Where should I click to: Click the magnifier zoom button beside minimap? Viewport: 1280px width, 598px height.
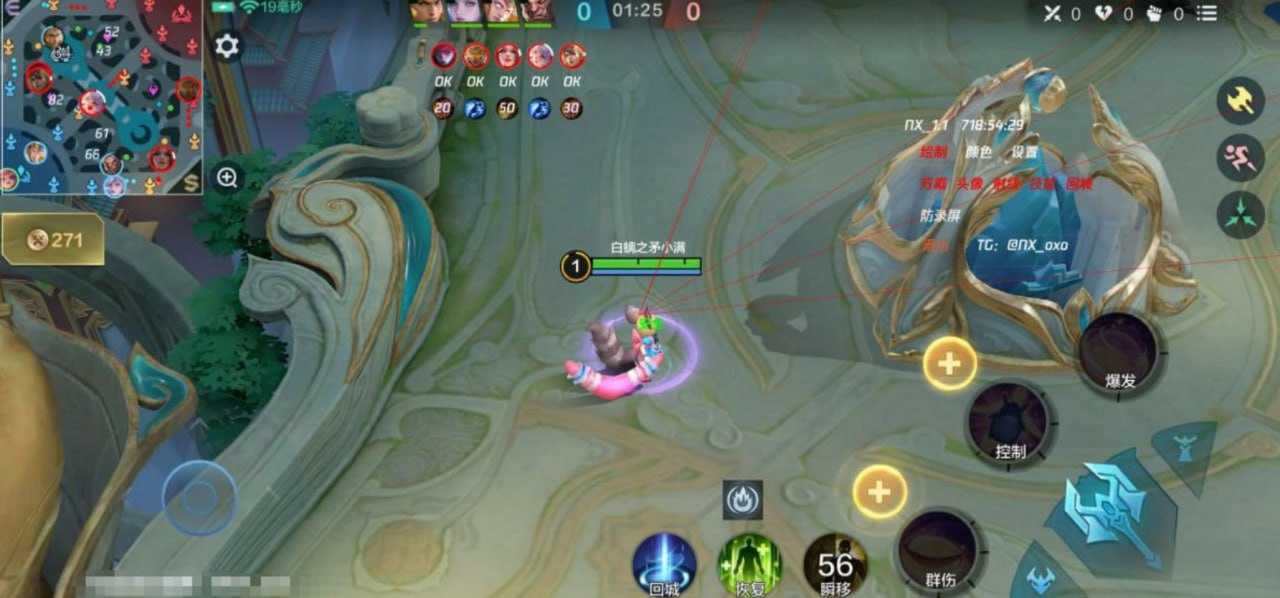coord(227,178)
